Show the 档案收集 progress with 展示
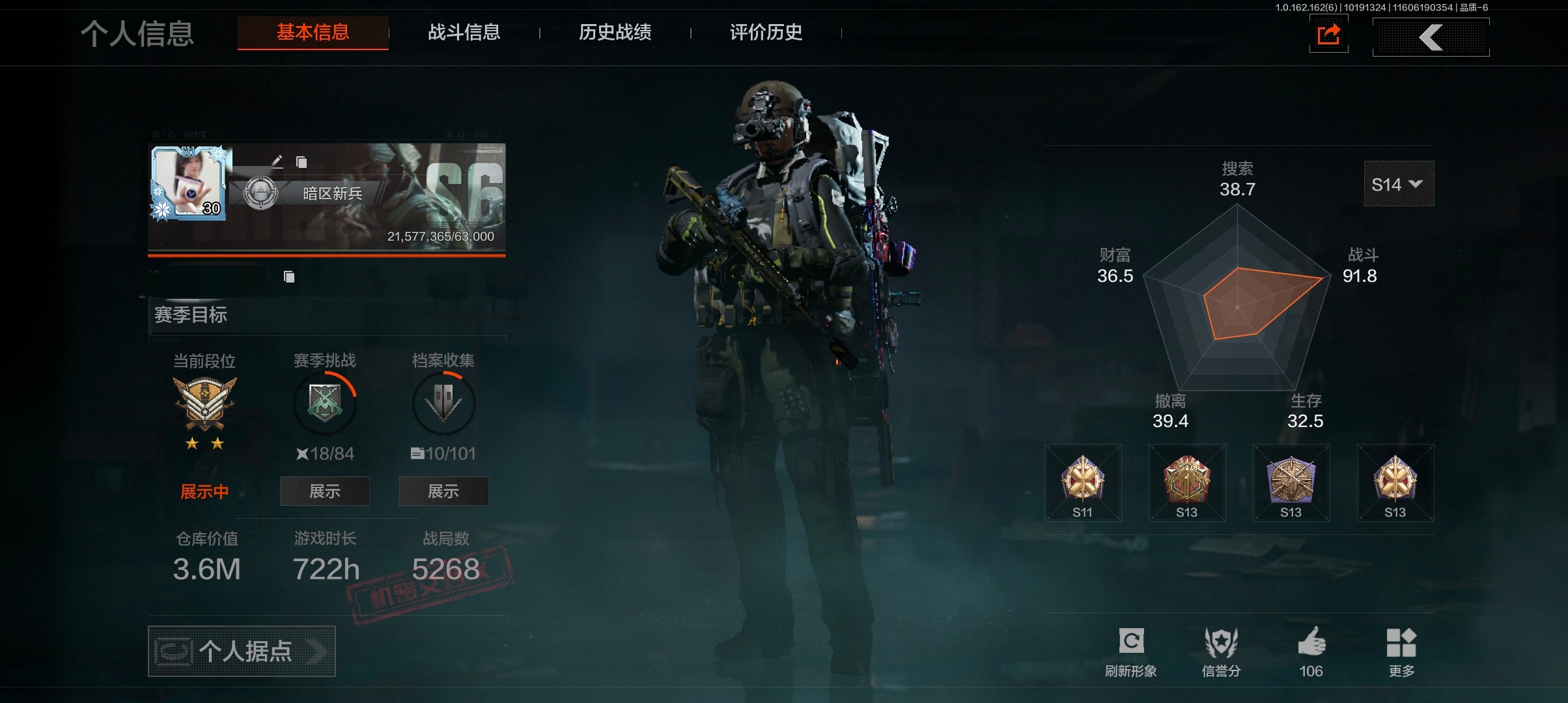Viewport: 1568px width, 703px height. [x=443, y=491]
